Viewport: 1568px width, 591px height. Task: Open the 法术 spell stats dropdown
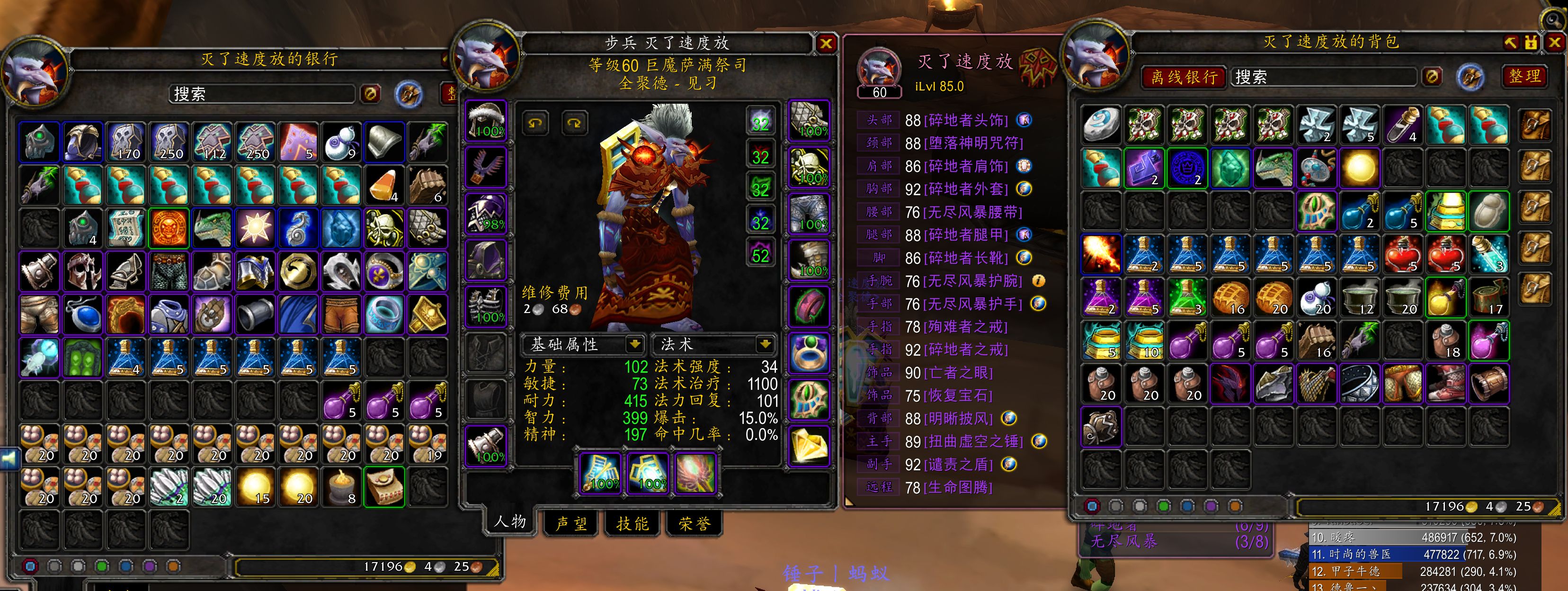click(x=765, y=344)
